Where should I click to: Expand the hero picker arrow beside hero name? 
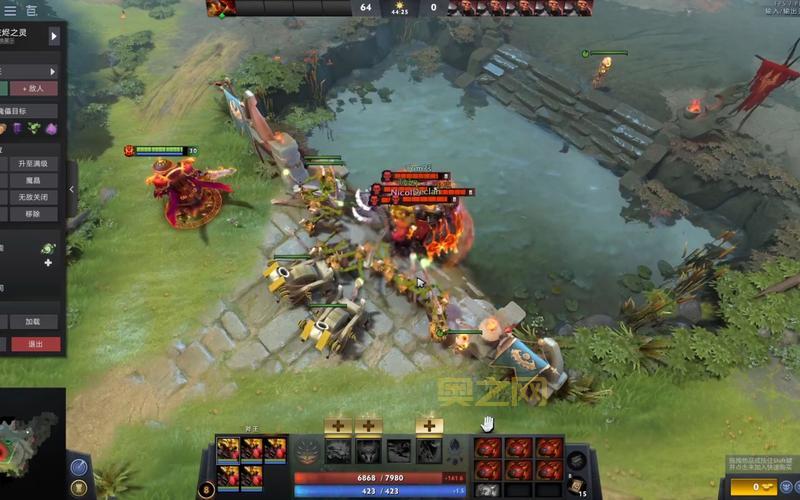(x=54, y=36)
